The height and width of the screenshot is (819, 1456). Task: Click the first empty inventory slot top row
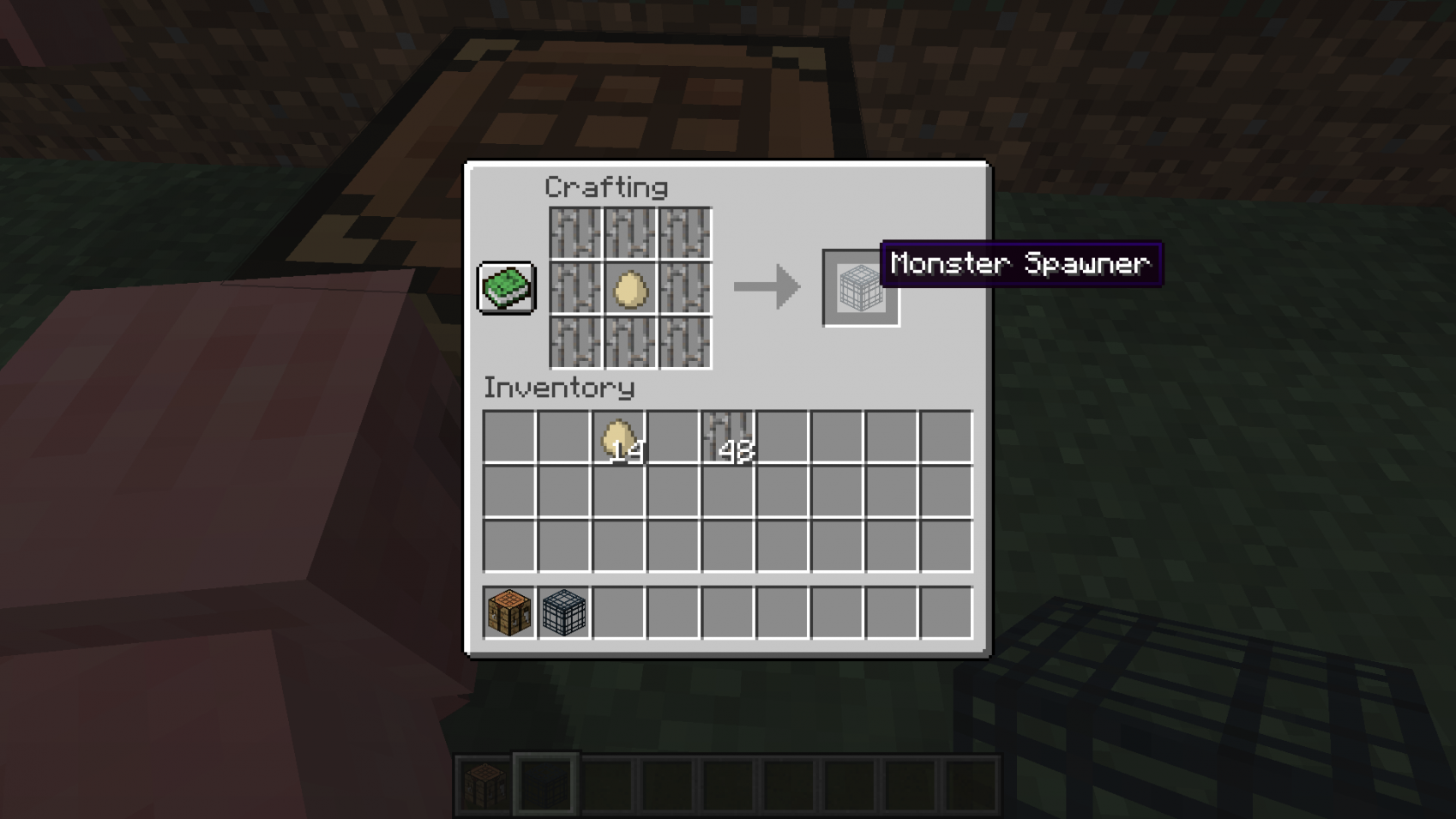(508, 436)
